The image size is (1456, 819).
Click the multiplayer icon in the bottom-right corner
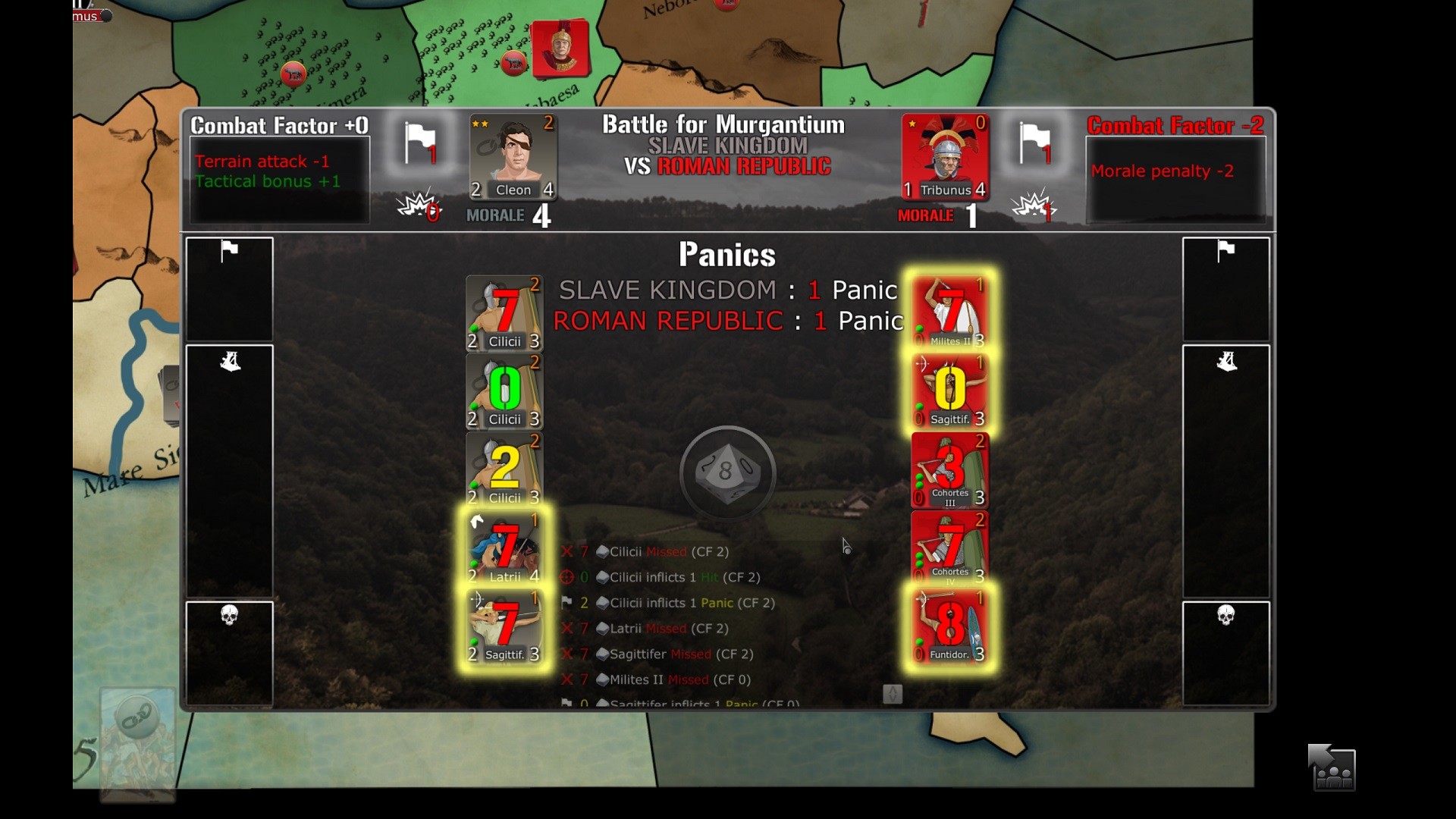point(1332,767)
